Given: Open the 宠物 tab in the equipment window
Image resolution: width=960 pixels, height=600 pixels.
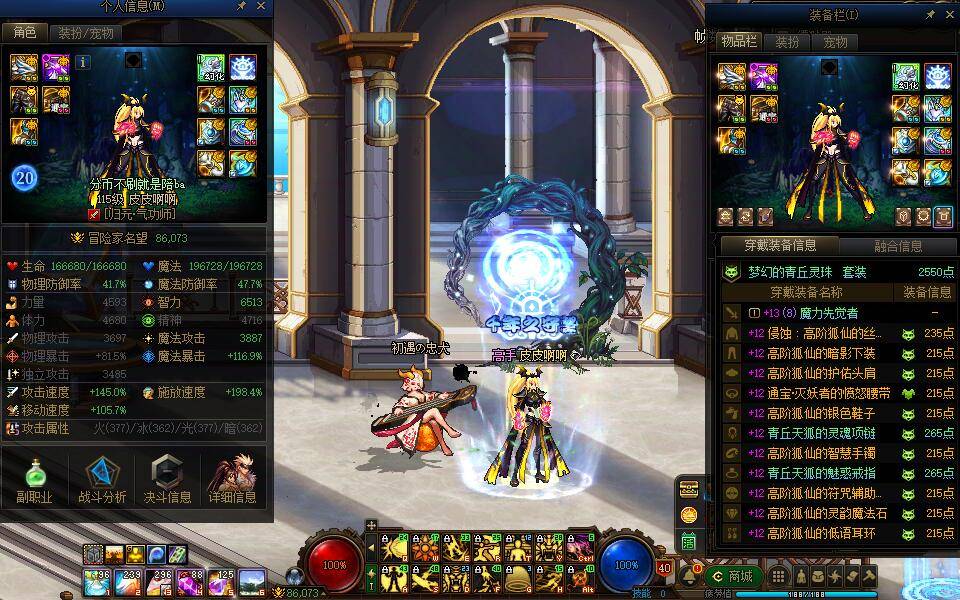Looking at the screenshot, I should 835,42.
